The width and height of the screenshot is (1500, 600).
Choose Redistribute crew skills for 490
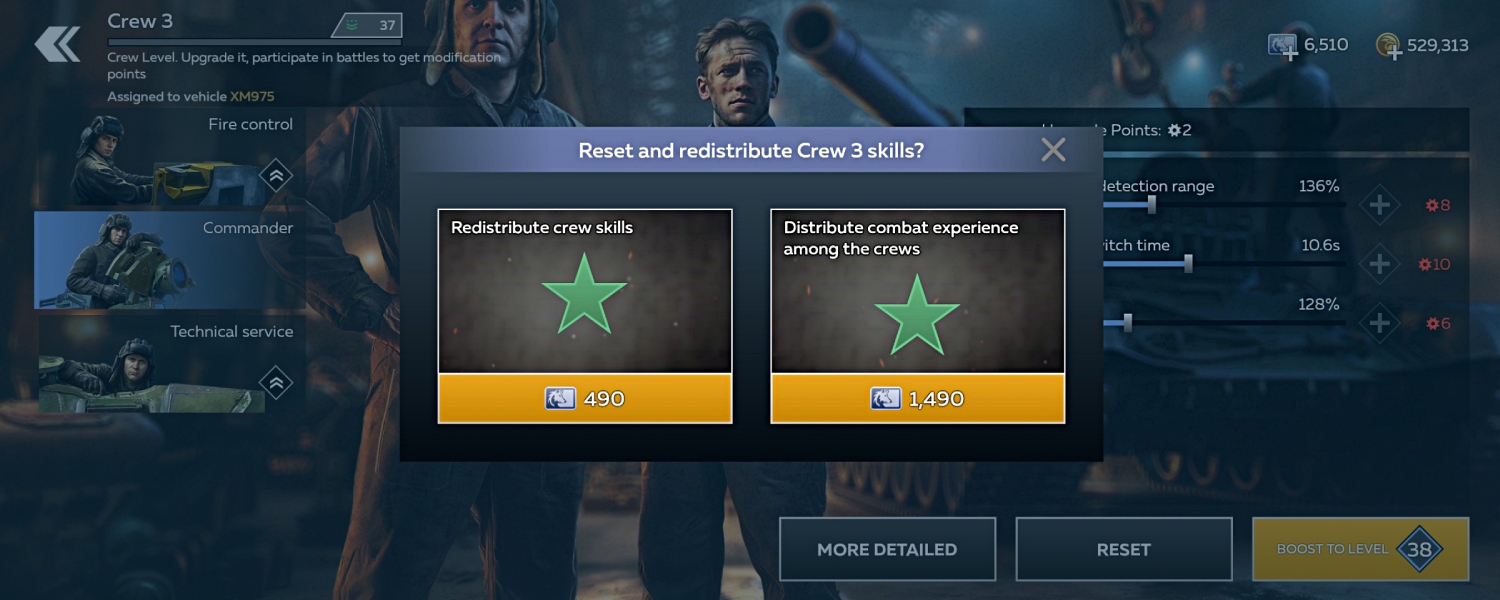pos(585,398)
